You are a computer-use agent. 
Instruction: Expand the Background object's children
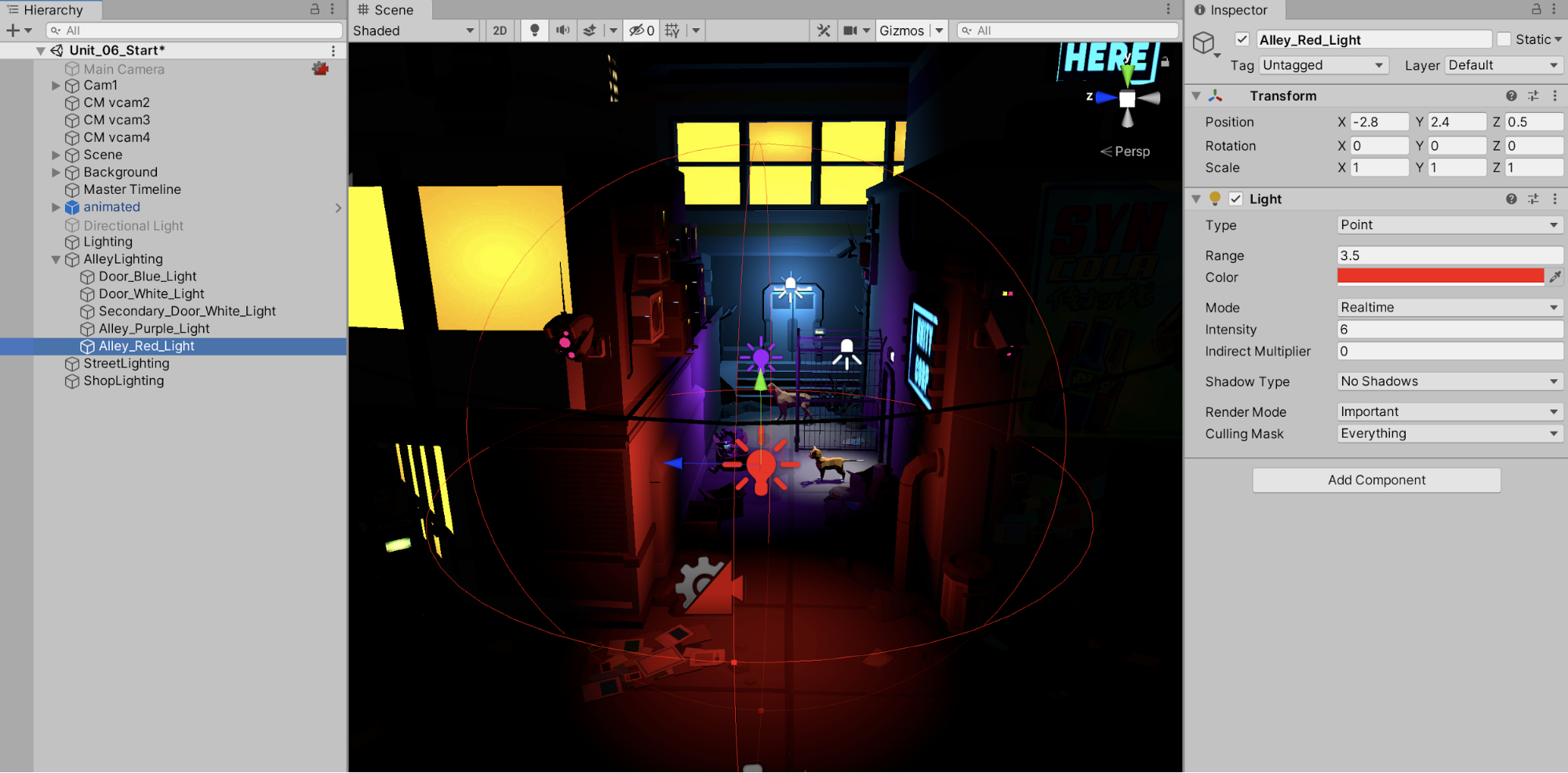tap(56, 172)
